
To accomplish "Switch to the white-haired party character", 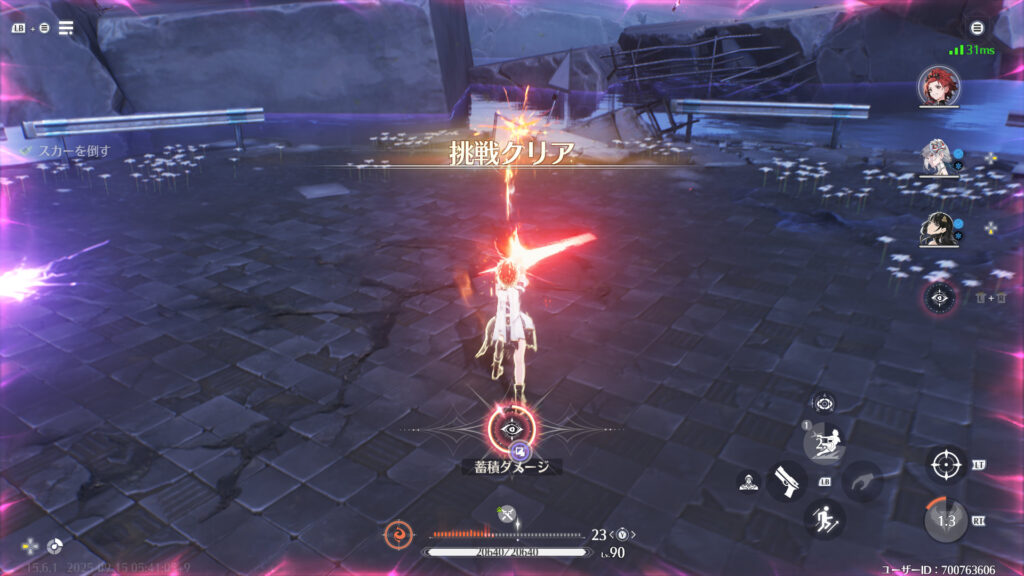I will point(936,158).
